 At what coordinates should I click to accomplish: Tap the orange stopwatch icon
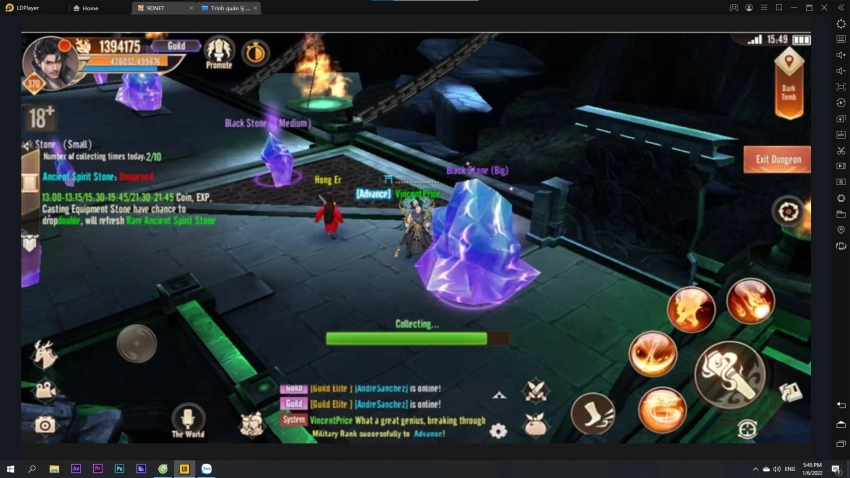click(255, 52)
